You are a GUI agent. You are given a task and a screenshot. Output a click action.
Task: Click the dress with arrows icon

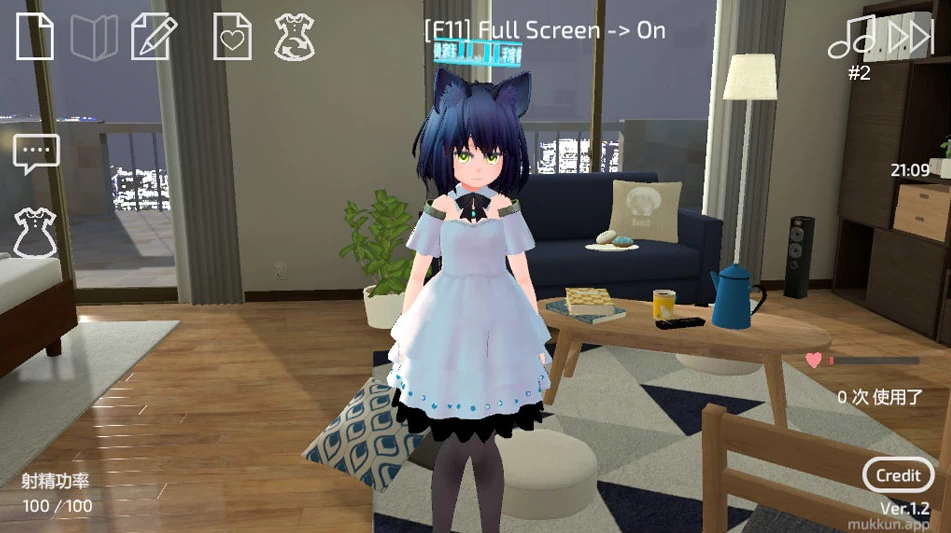tap(294, 36)
